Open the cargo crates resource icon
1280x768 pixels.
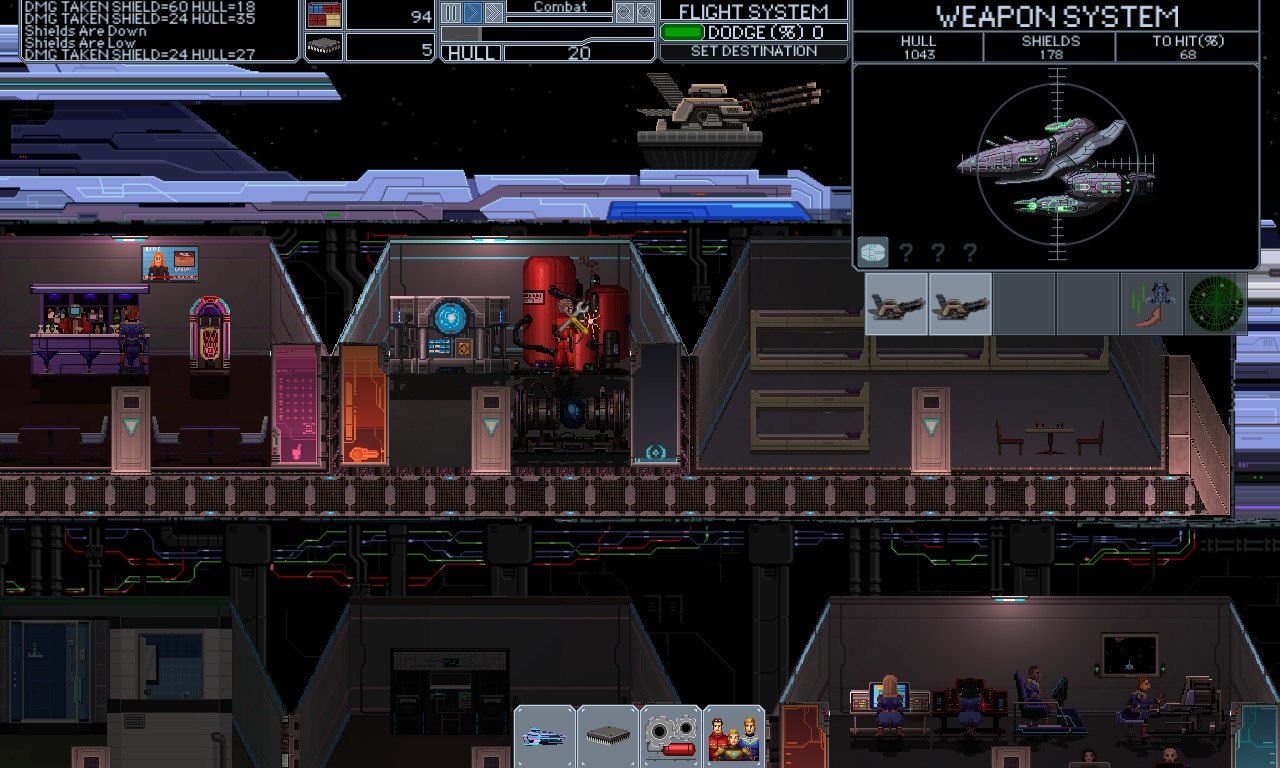[323, 15]
